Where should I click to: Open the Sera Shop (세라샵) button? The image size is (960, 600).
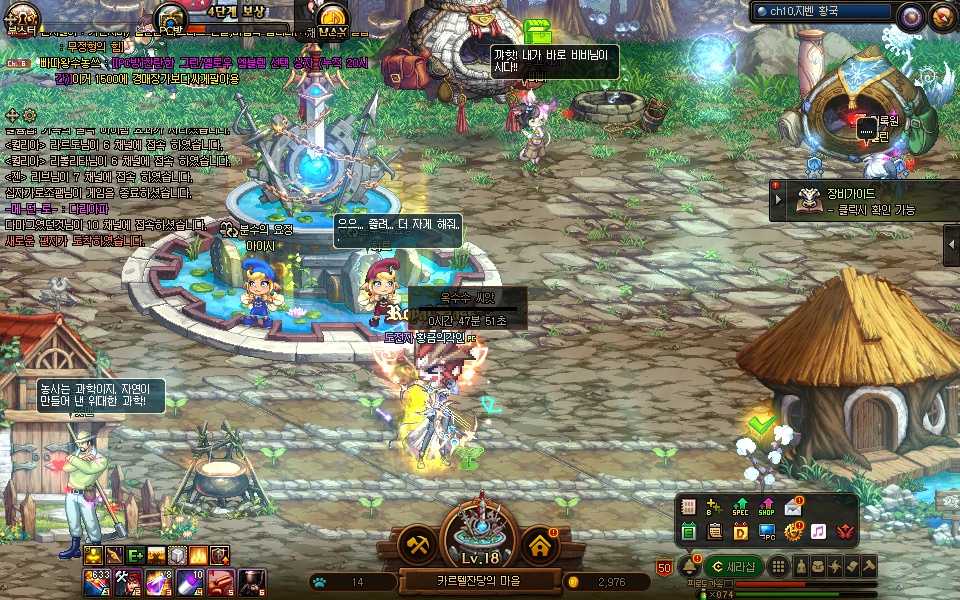tap(733, 567)
